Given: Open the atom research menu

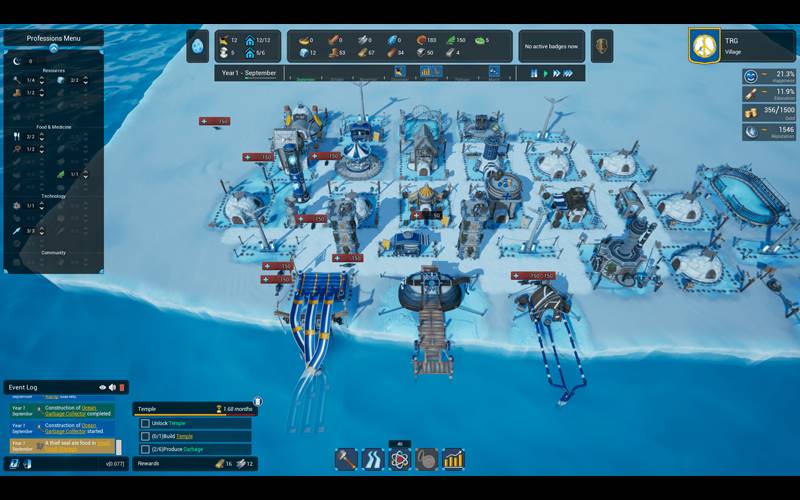Looking at the screenshot, I should (400, 460).
